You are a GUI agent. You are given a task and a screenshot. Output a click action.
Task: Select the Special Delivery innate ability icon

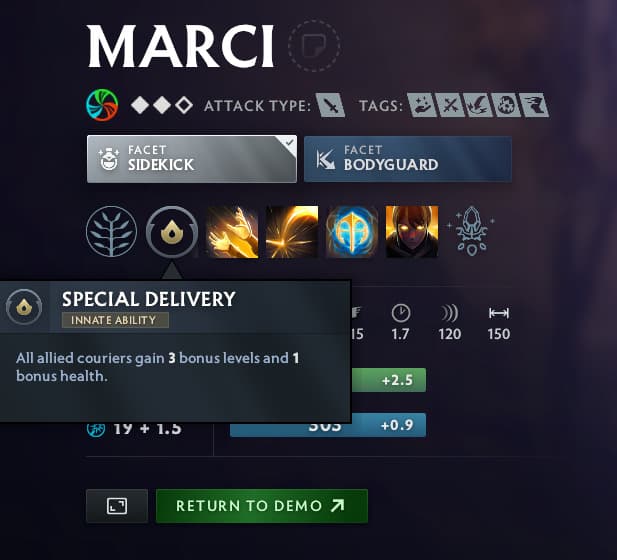click(171, 232)
